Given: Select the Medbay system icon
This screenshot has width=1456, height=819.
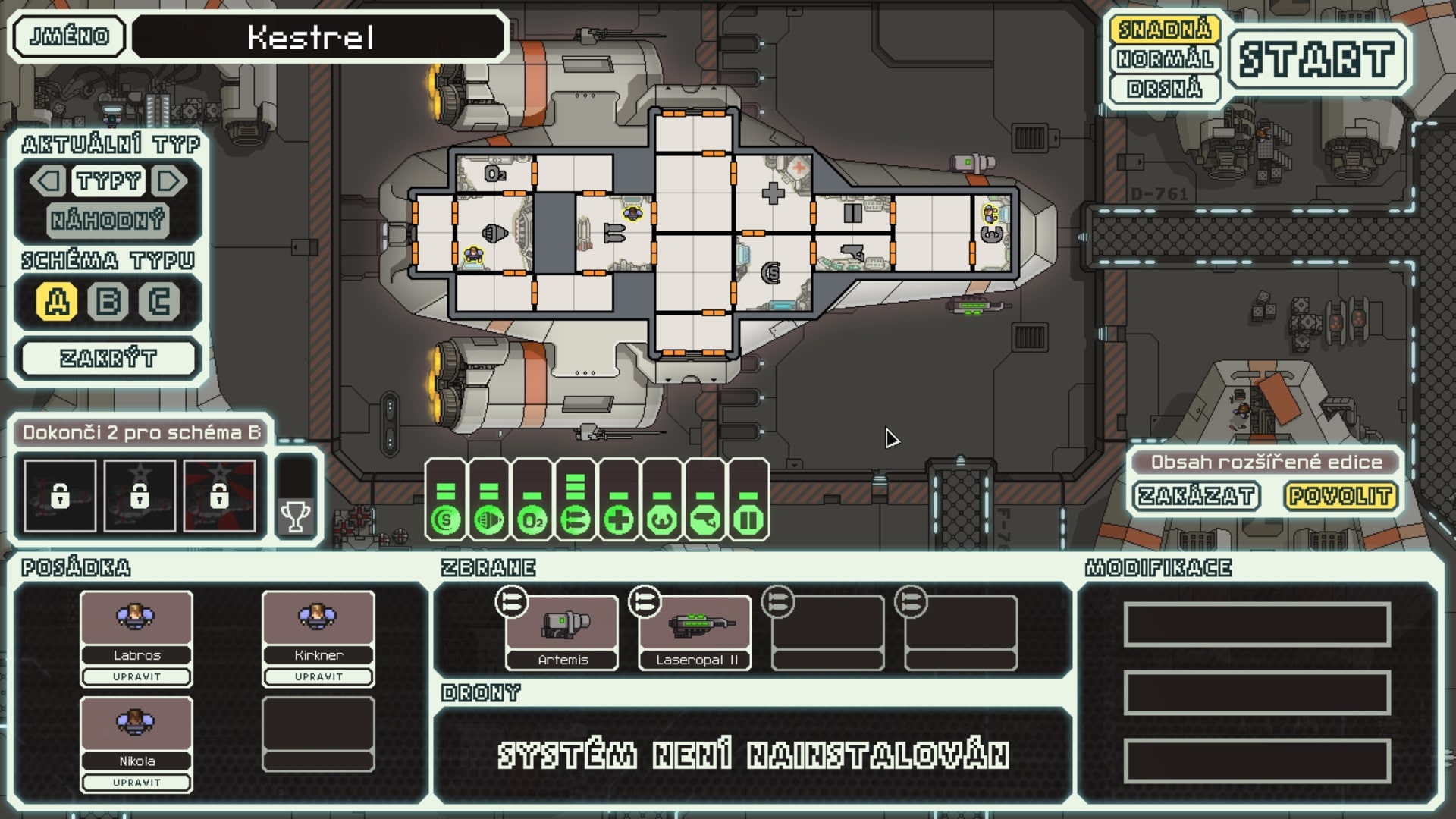Looking at the screenshot, I should click(621, 520).
